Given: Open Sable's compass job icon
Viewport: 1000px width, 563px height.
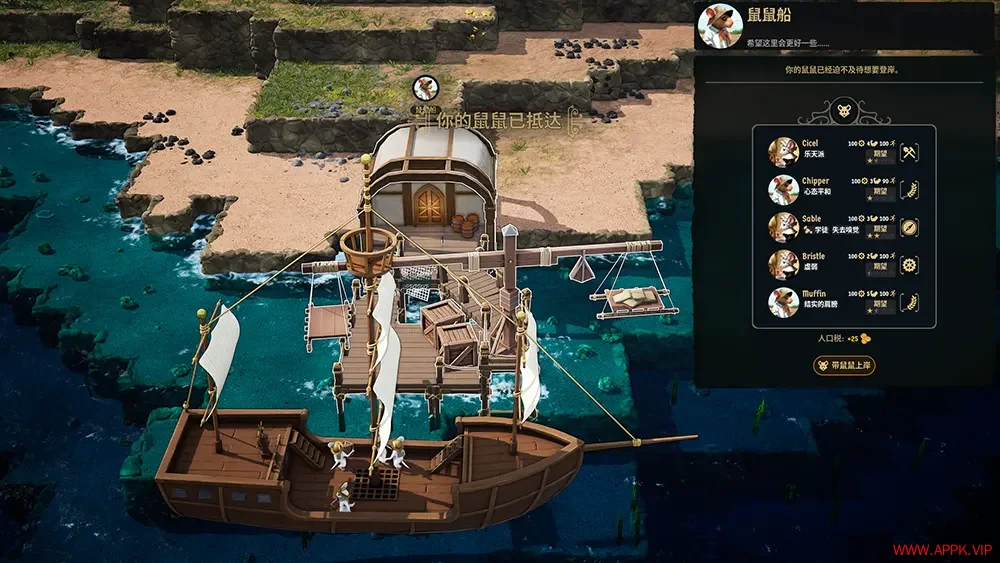Looking at the screenshot, I should point(909,227).
